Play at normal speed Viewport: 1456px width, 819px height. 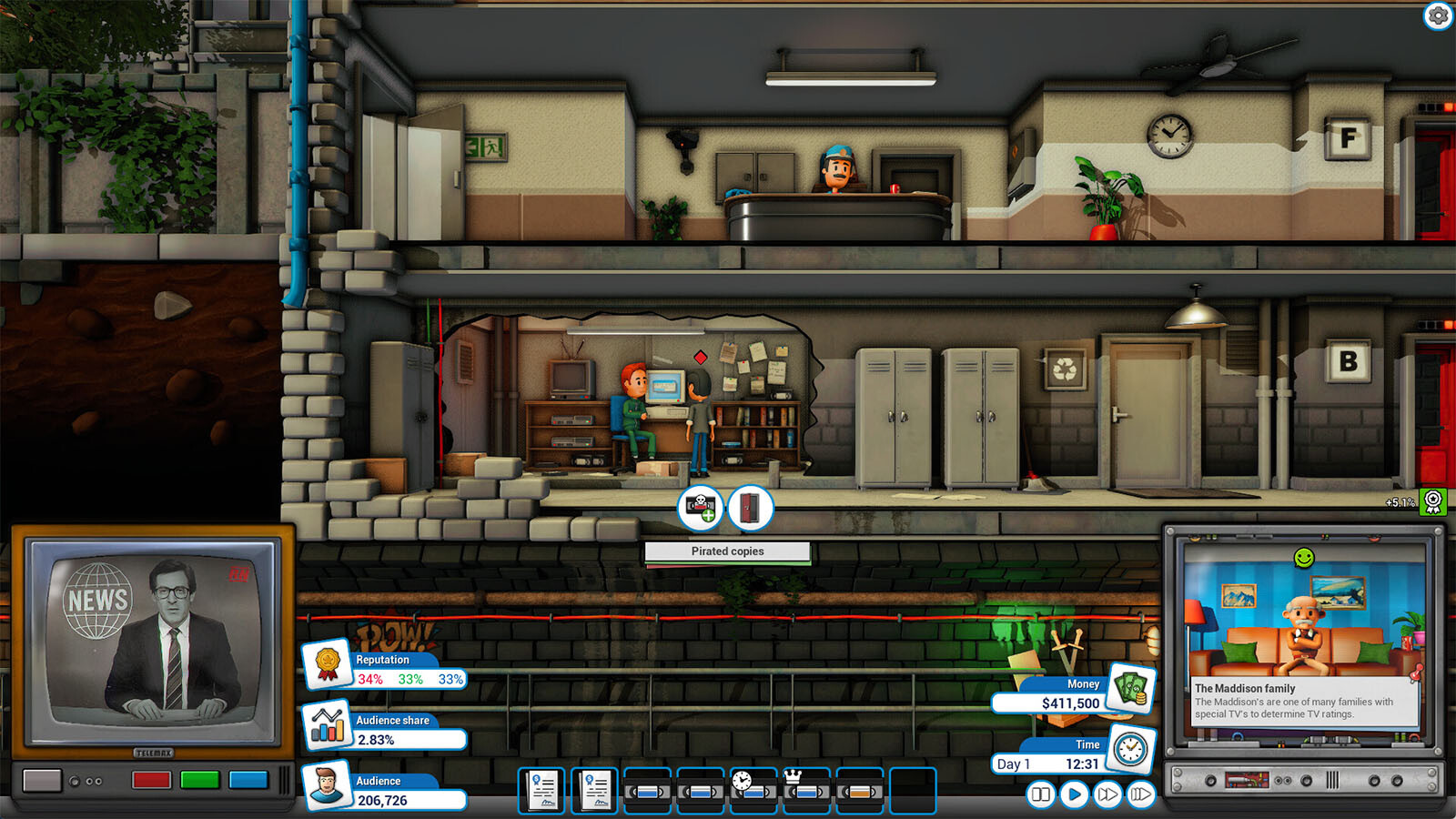pyautogui.click(x=1074, y=794)
